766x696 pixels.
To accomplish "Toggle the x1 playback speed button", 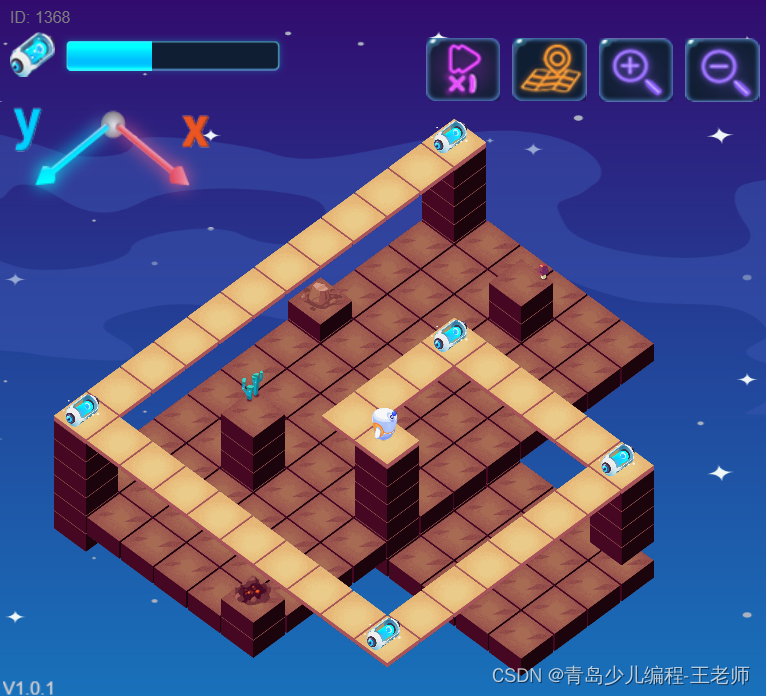I will coord(462,69).
